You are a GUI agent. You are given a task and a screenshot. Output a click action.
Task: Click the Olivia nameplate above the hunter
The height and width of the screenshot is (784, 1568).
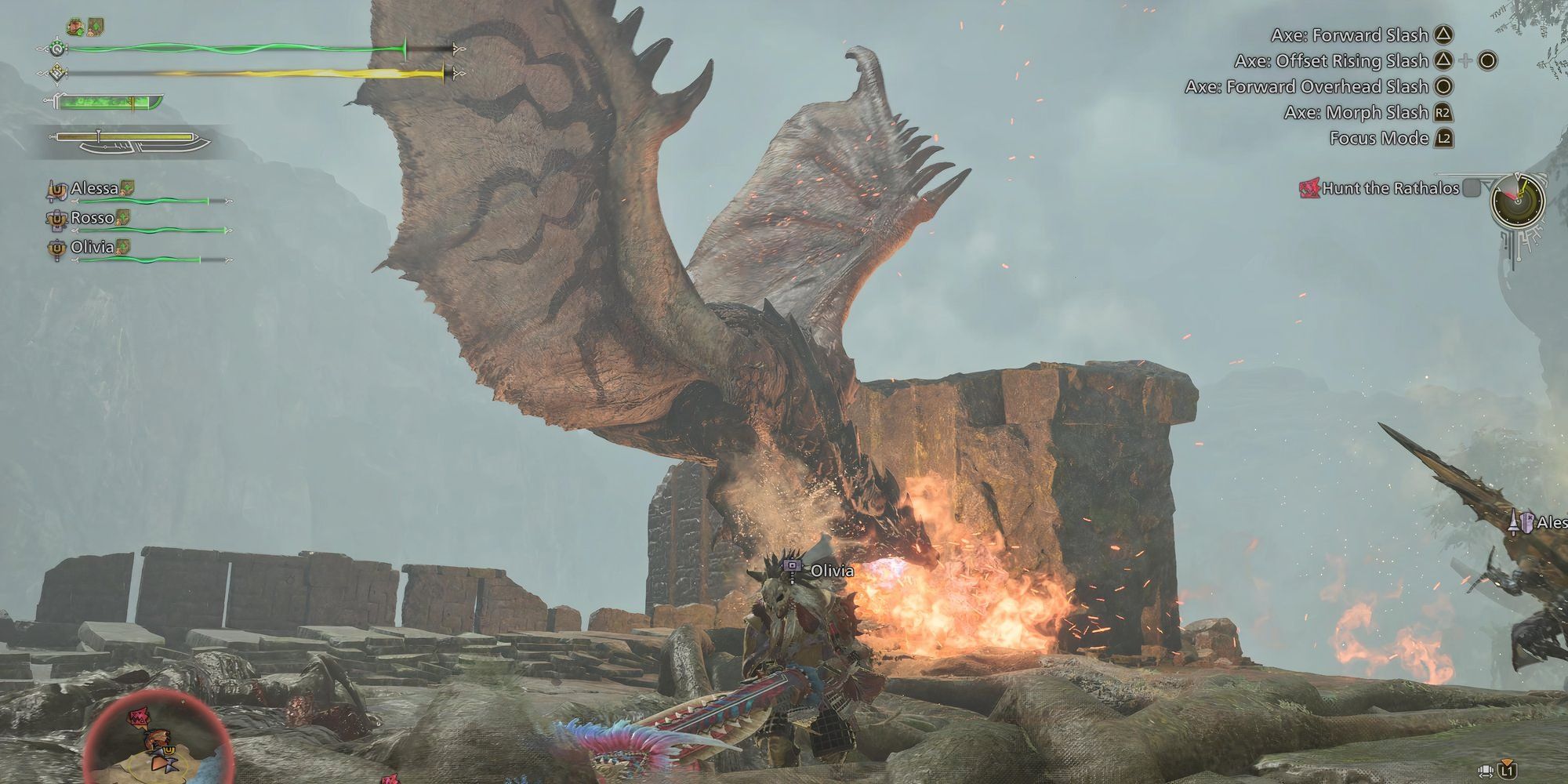[x=831, y=570]
